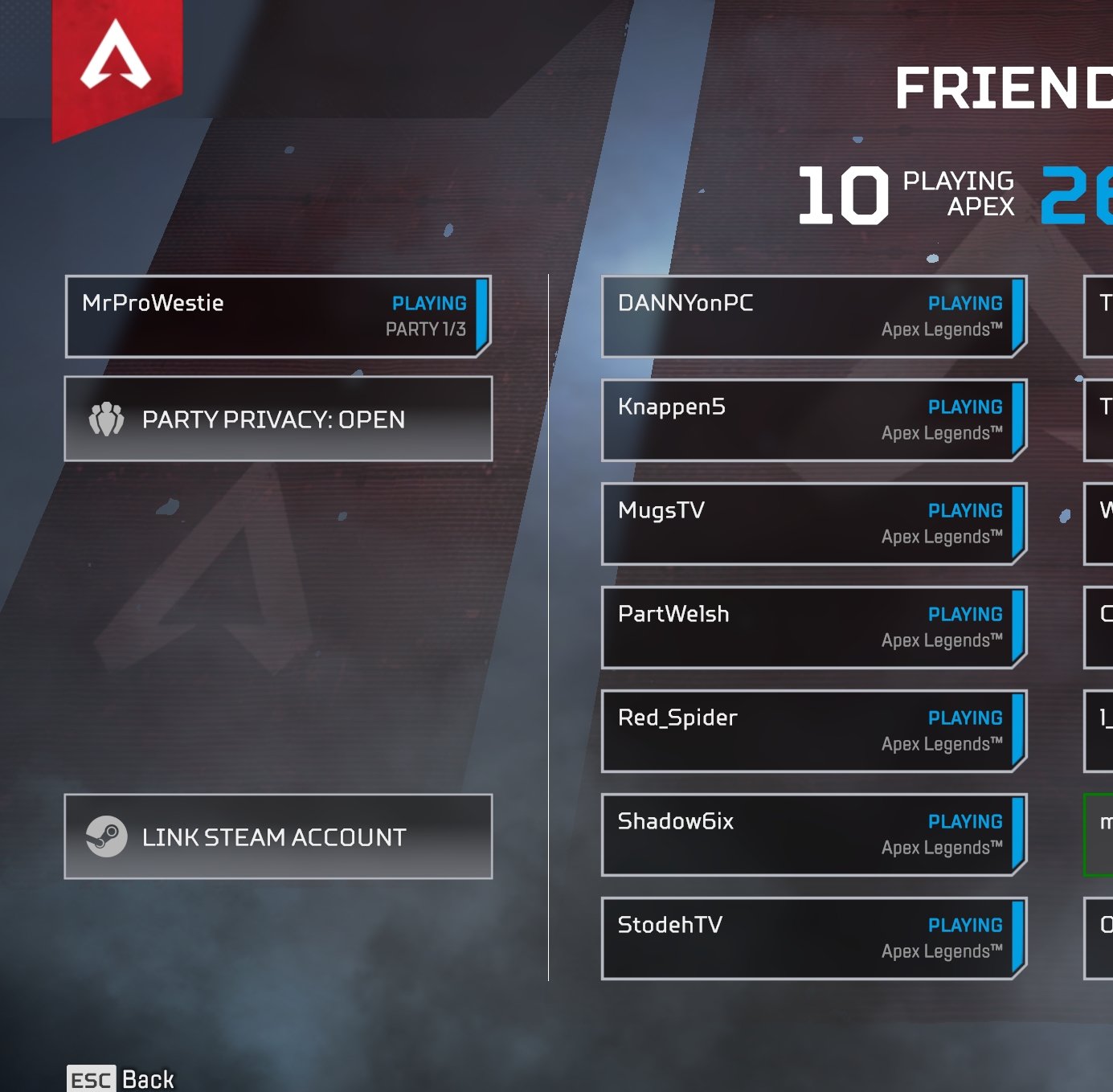Select the Steam icon on Link Steam Account

(106, 837)
